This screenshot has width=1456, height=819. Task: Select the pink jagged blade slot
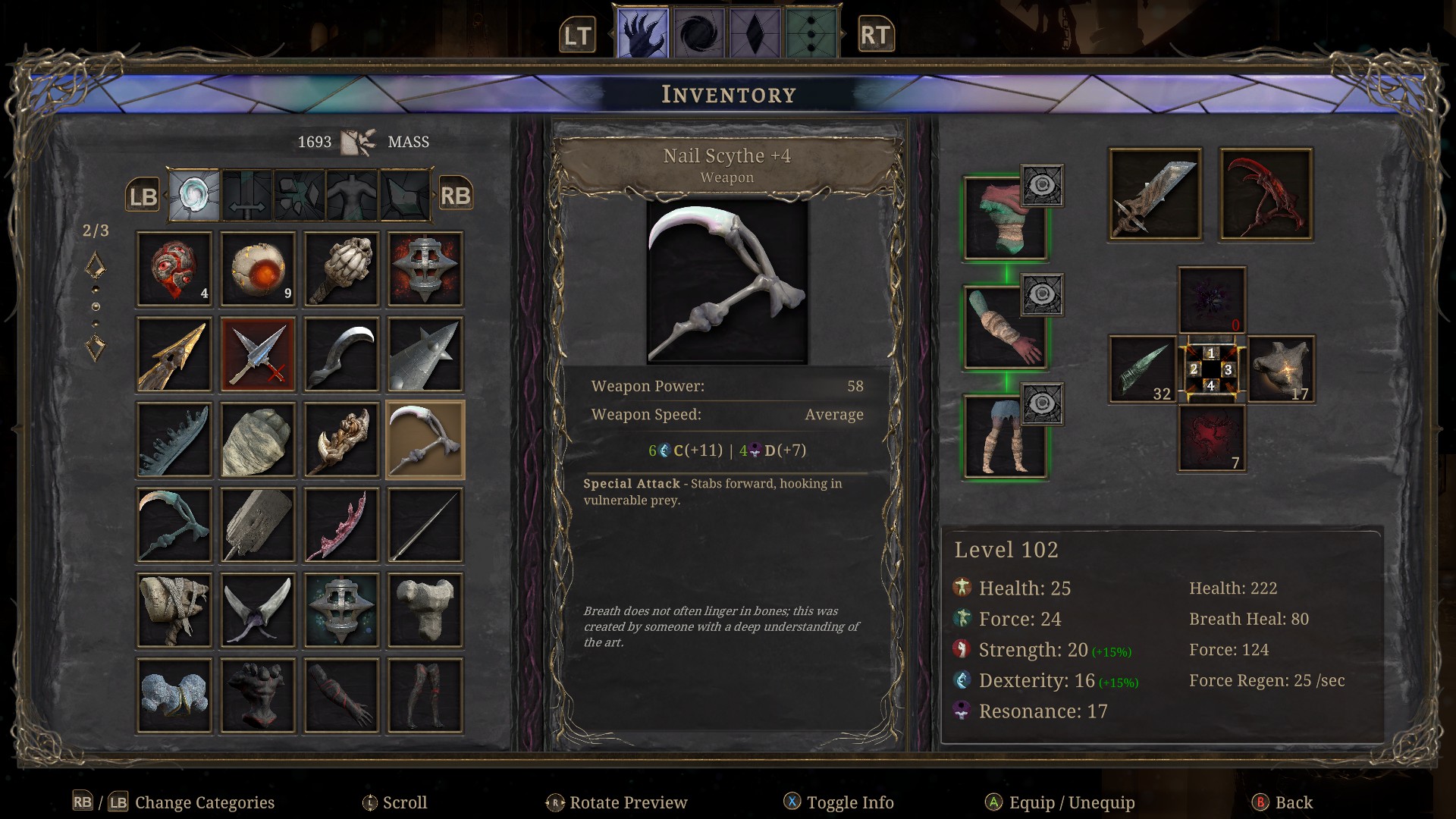[341, 525]
